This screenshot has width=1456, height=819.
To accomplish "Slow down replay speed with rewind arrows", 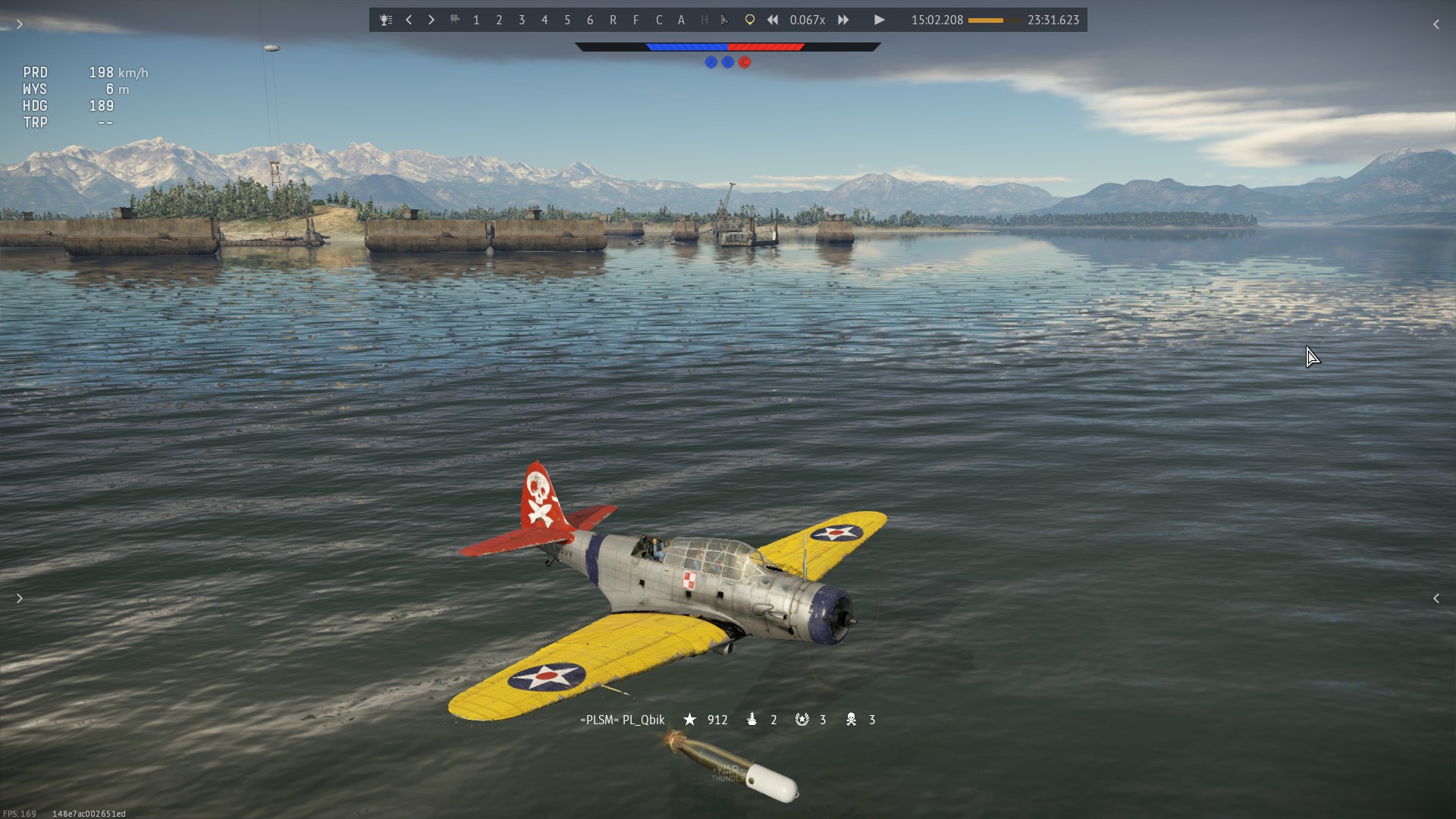I will click(772, 20).
